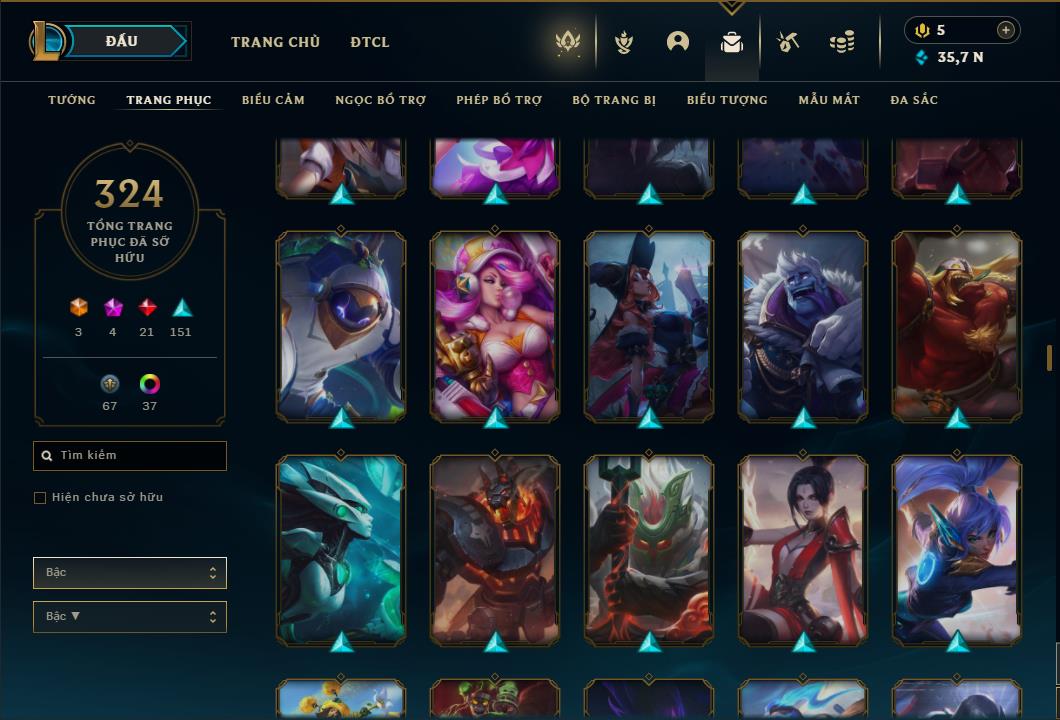Select the ĐA SẮC tab

914,100
